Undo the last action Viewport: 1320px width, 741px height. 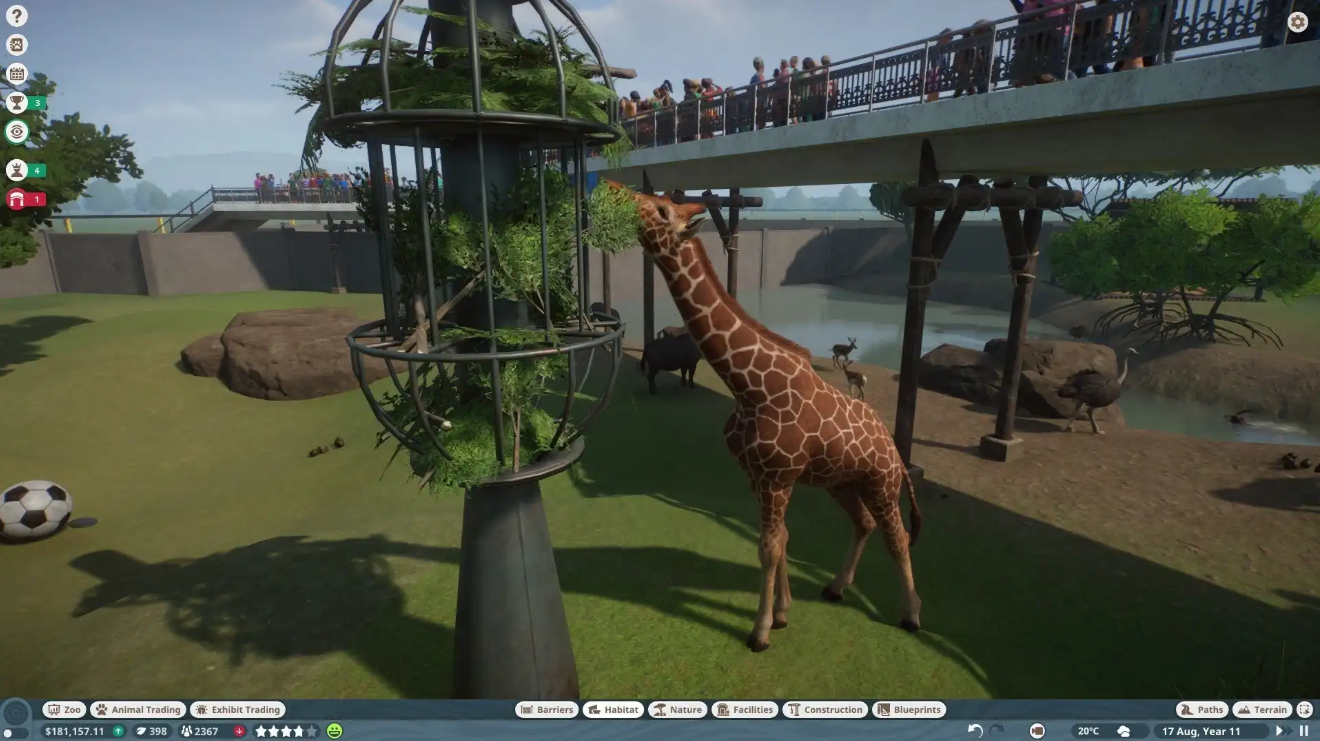tap(975, 731)
